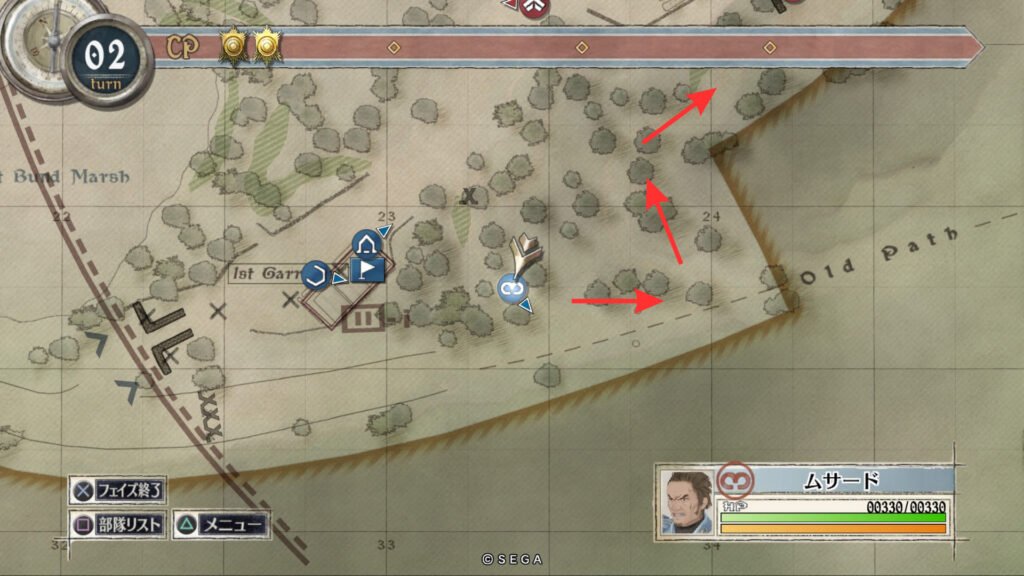Select the allied unit with tent-shaped symbol
Screen dimensions: 1024x576
364,244
